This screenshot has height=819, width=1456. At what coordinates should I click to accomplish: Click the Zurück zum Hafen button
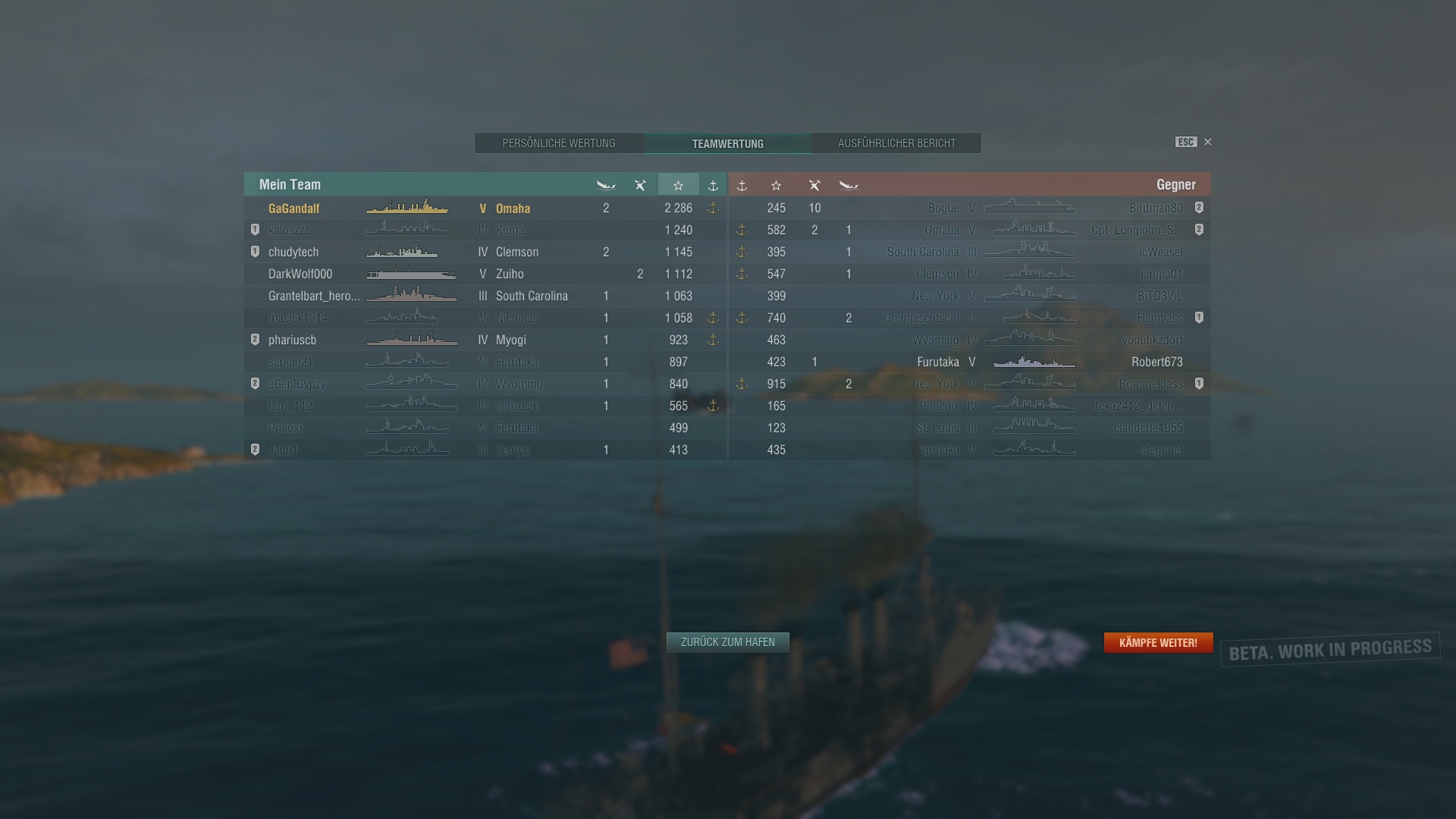[x=727, y=642]
